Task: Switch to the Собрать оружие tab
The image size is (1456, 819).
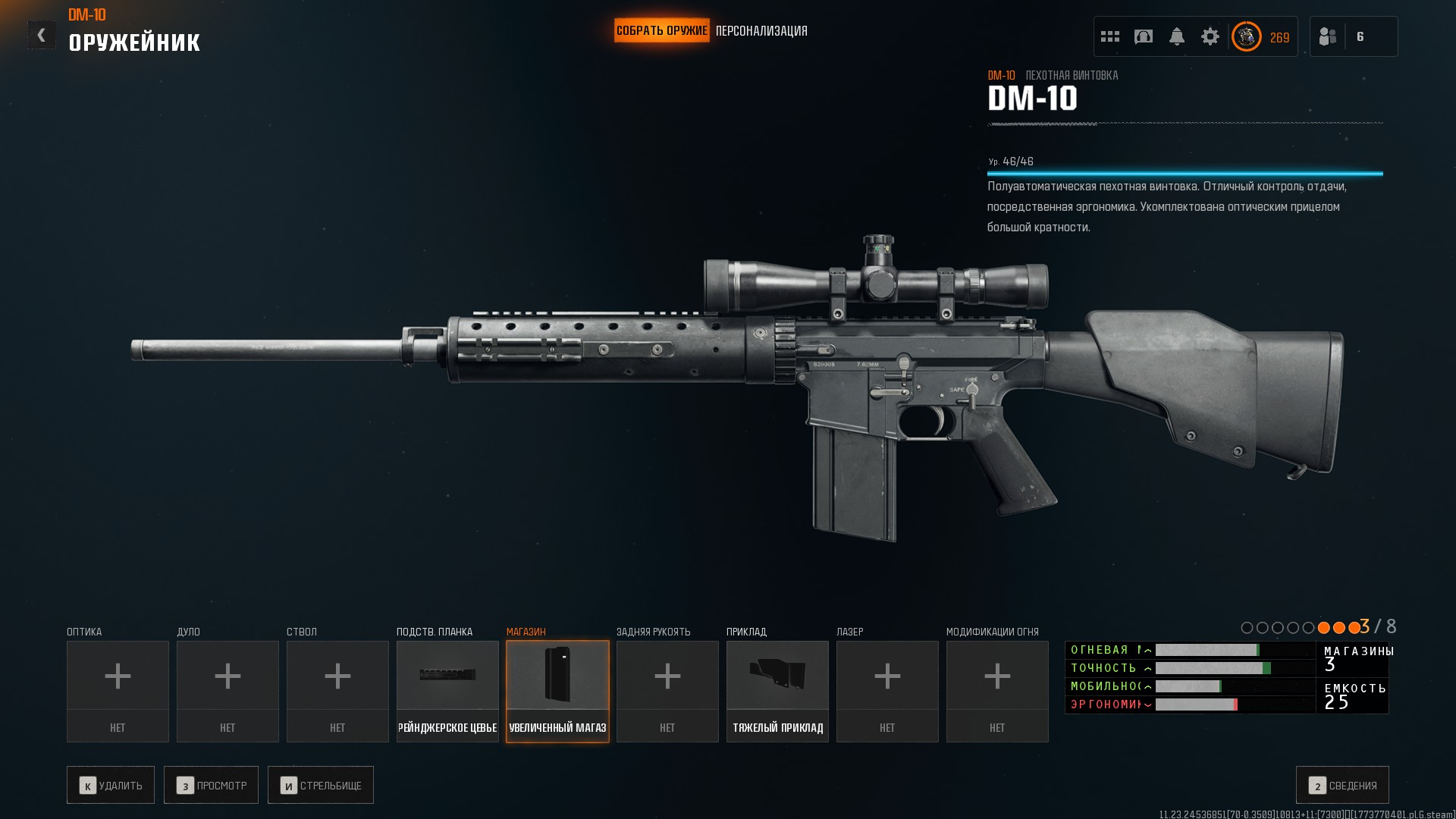Action: pos(661,31)
